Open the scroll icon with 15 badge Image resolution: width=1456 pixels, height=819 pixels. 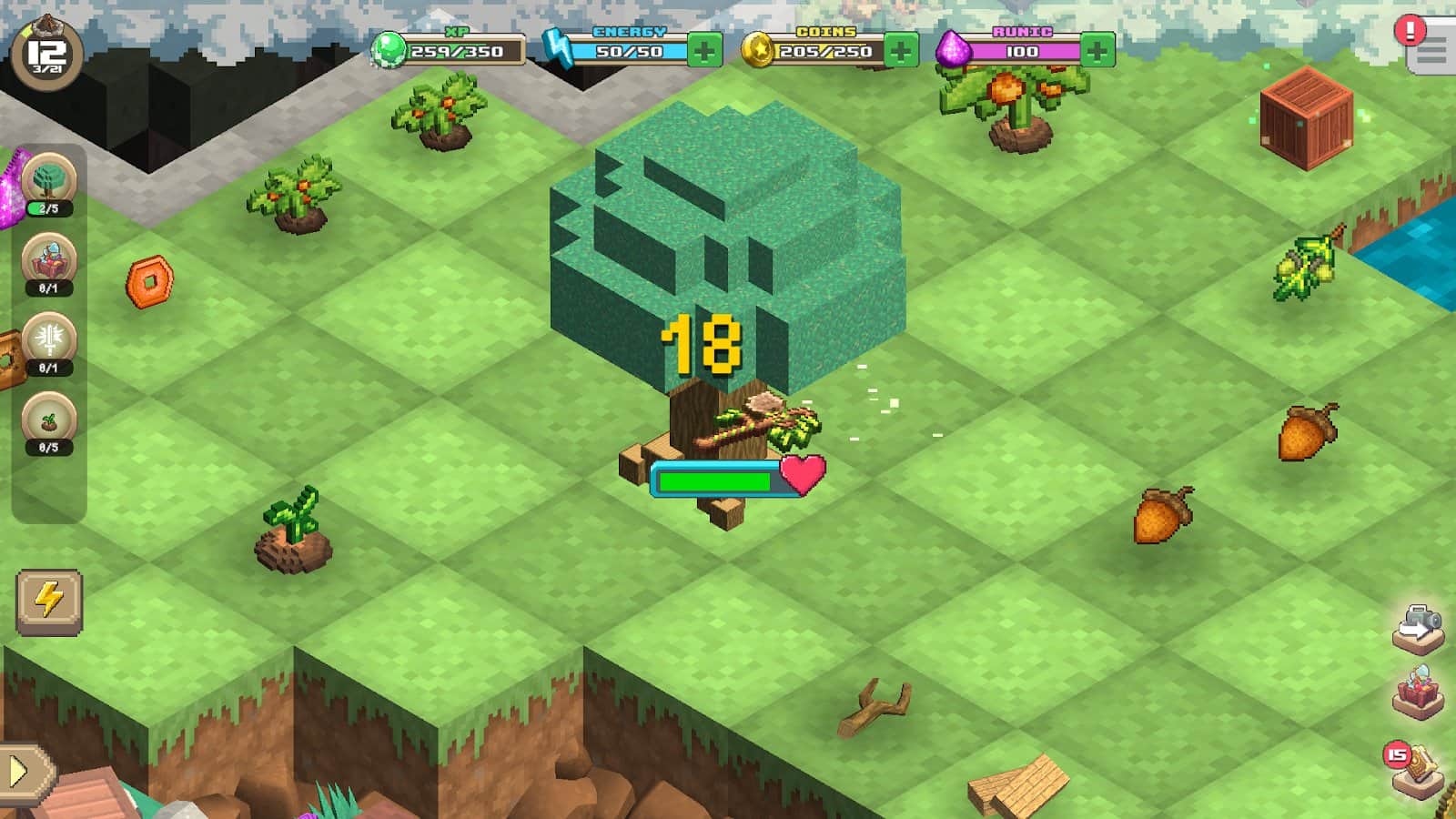pos(1418,769)
